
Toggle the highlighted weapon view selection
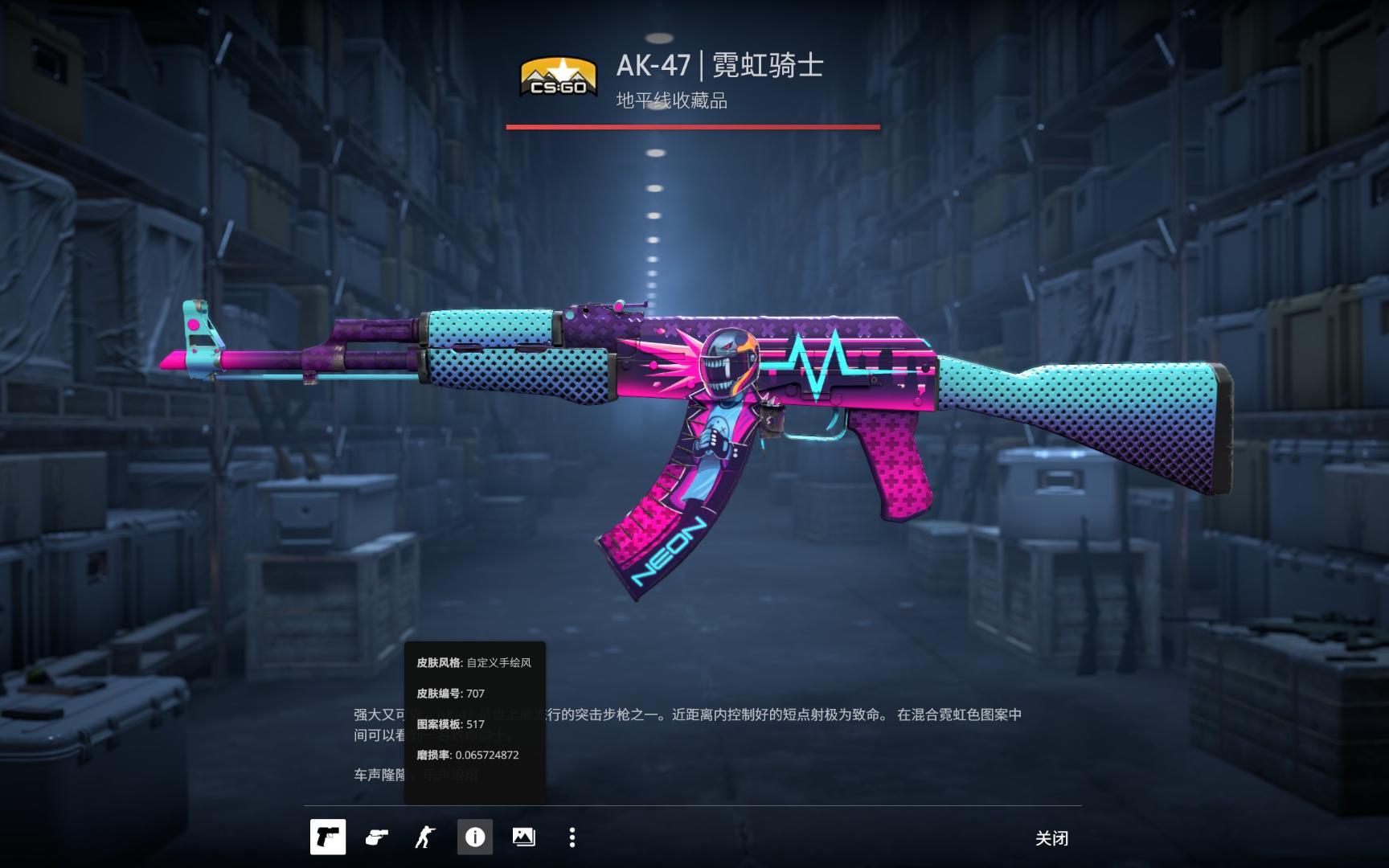pyautogui.click(x=327, y=837)
